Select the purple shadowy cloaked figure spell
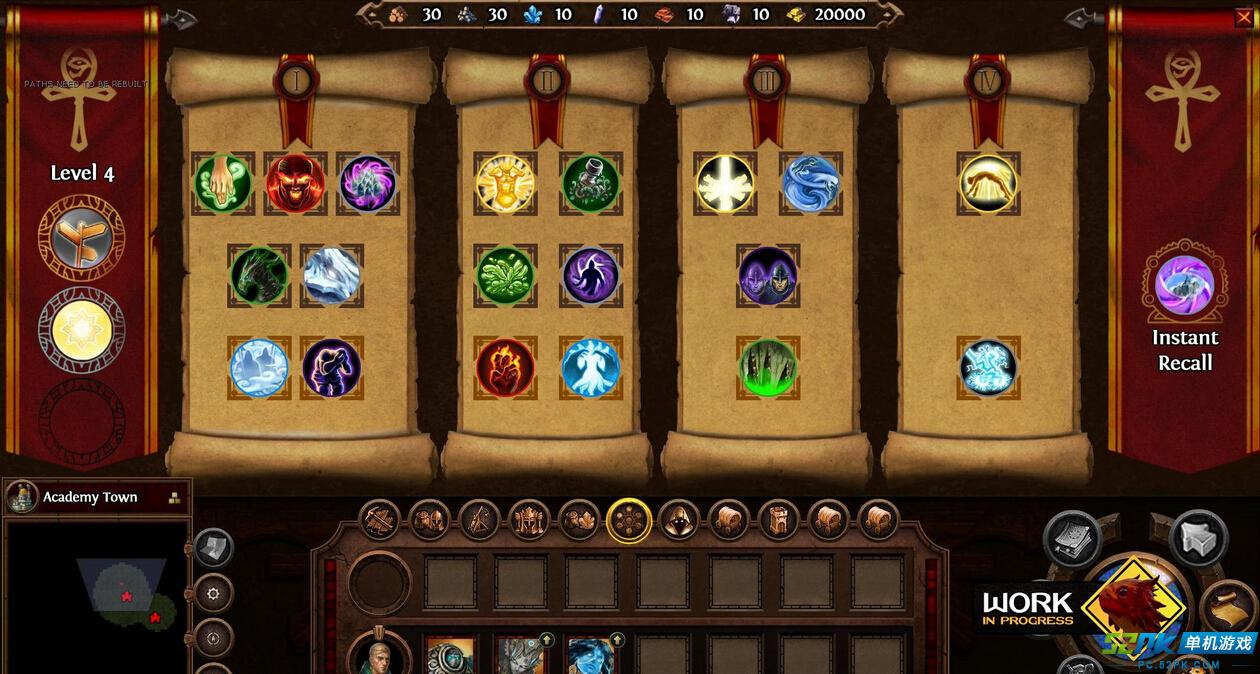Image resolution: width=1260 pixels, height=674 pixels. click(x=590, y=275)
